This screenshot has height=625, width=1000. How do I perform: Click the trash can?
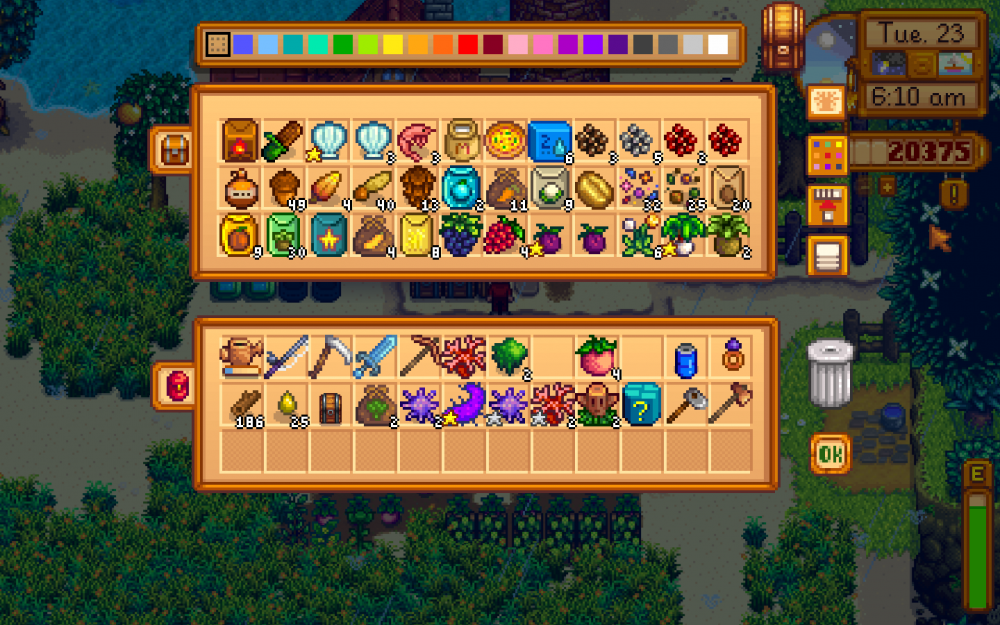831,373
